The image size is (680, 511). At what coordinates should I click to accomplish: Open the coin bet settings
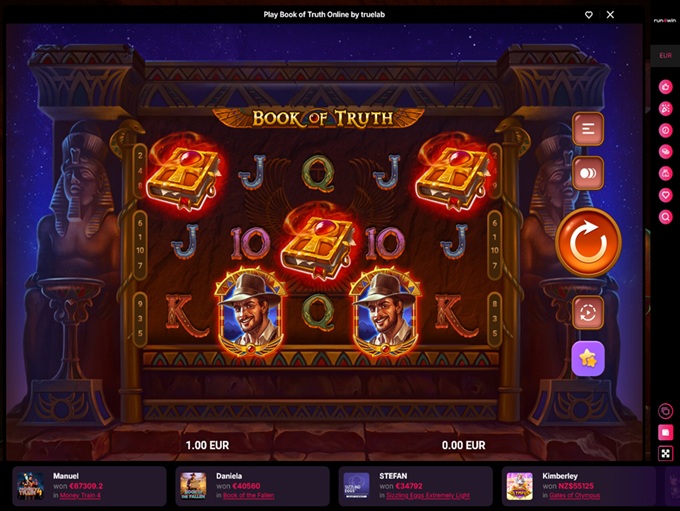tap(587, 173)
